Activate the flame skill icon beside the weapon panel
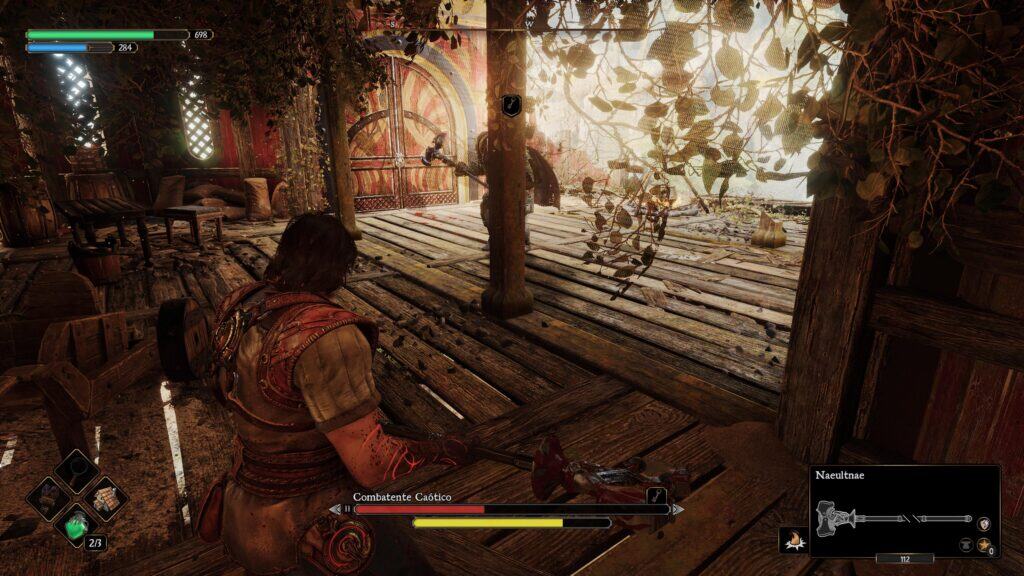This screenshot has height=576, width=1024. [793, 541]
